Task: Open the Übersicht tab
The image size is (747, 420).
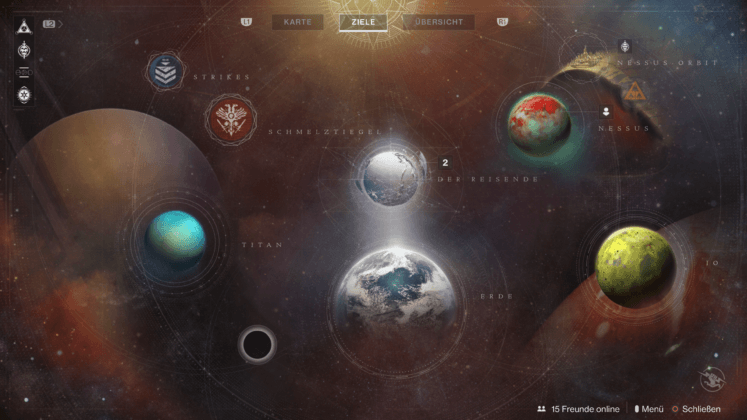Action: click(x=440, y=21)
